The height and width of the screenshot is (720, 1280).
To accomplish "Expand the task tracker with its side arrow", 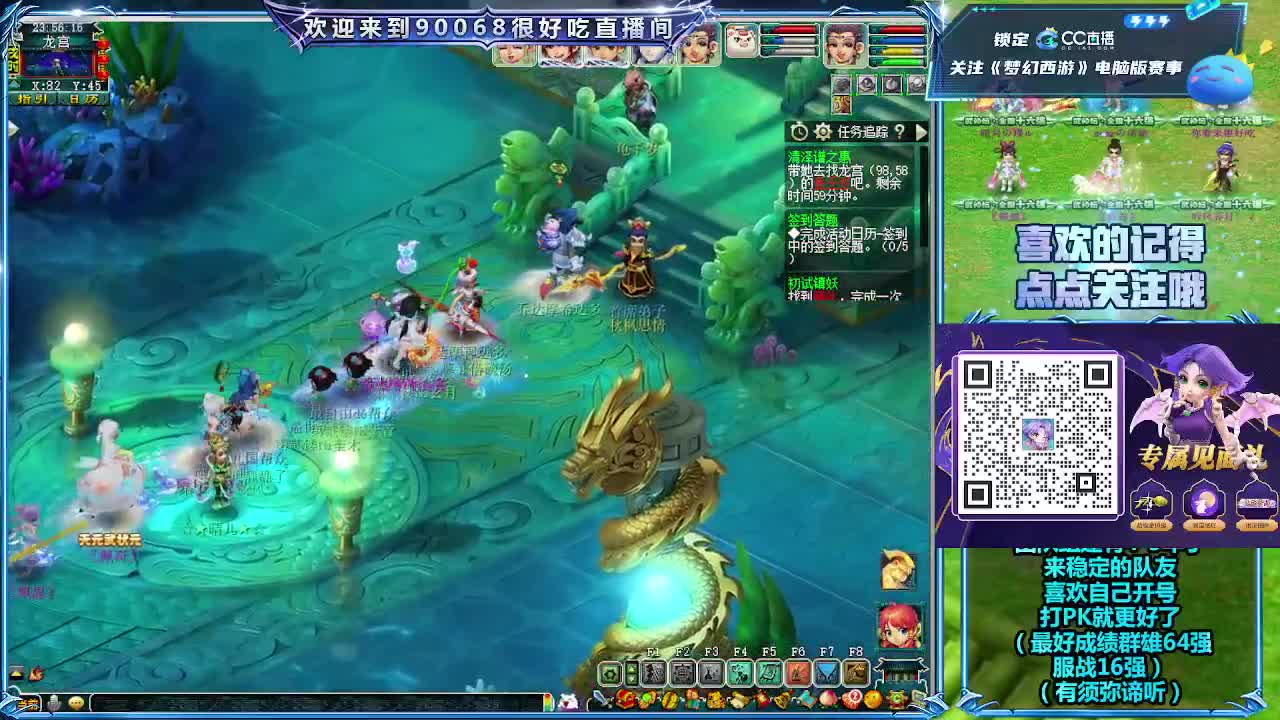I will click(921, 130).
